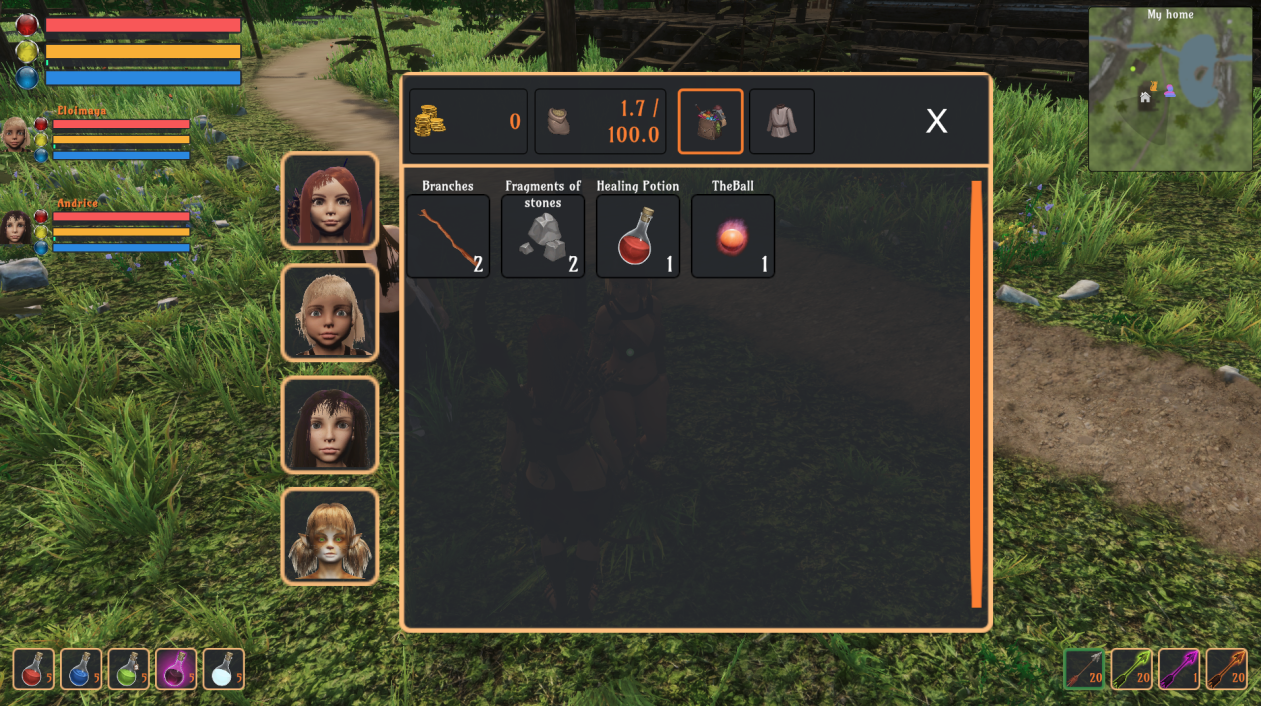Screen dimensions: 1261x706
Task: Select the red-haired character portrait
Action: (330, 200)
